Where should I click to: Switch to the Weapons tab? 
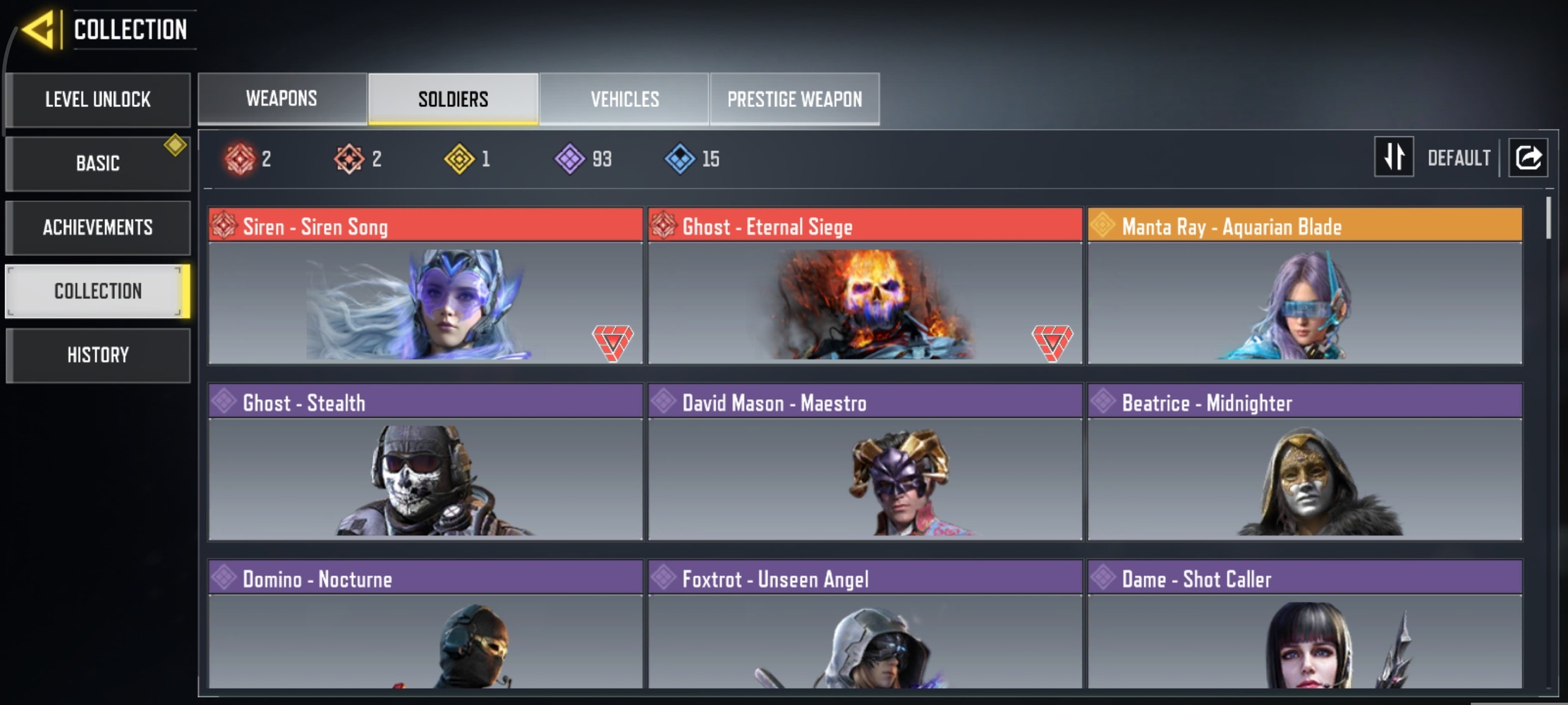coord(281,99)
